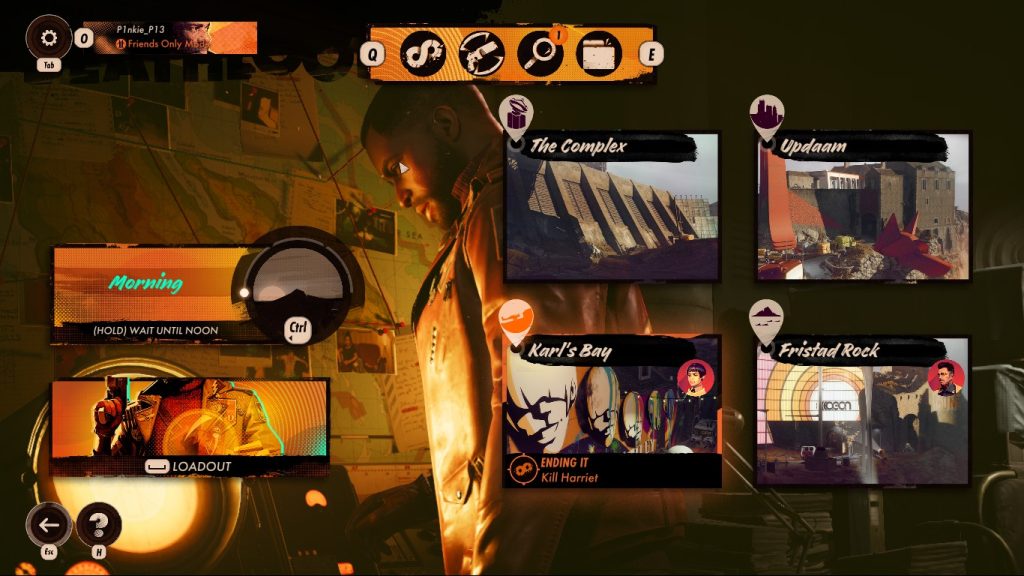Open the question mark help button
The height and width of the screenshot is (576, 1024).
(x=98, y=524)
